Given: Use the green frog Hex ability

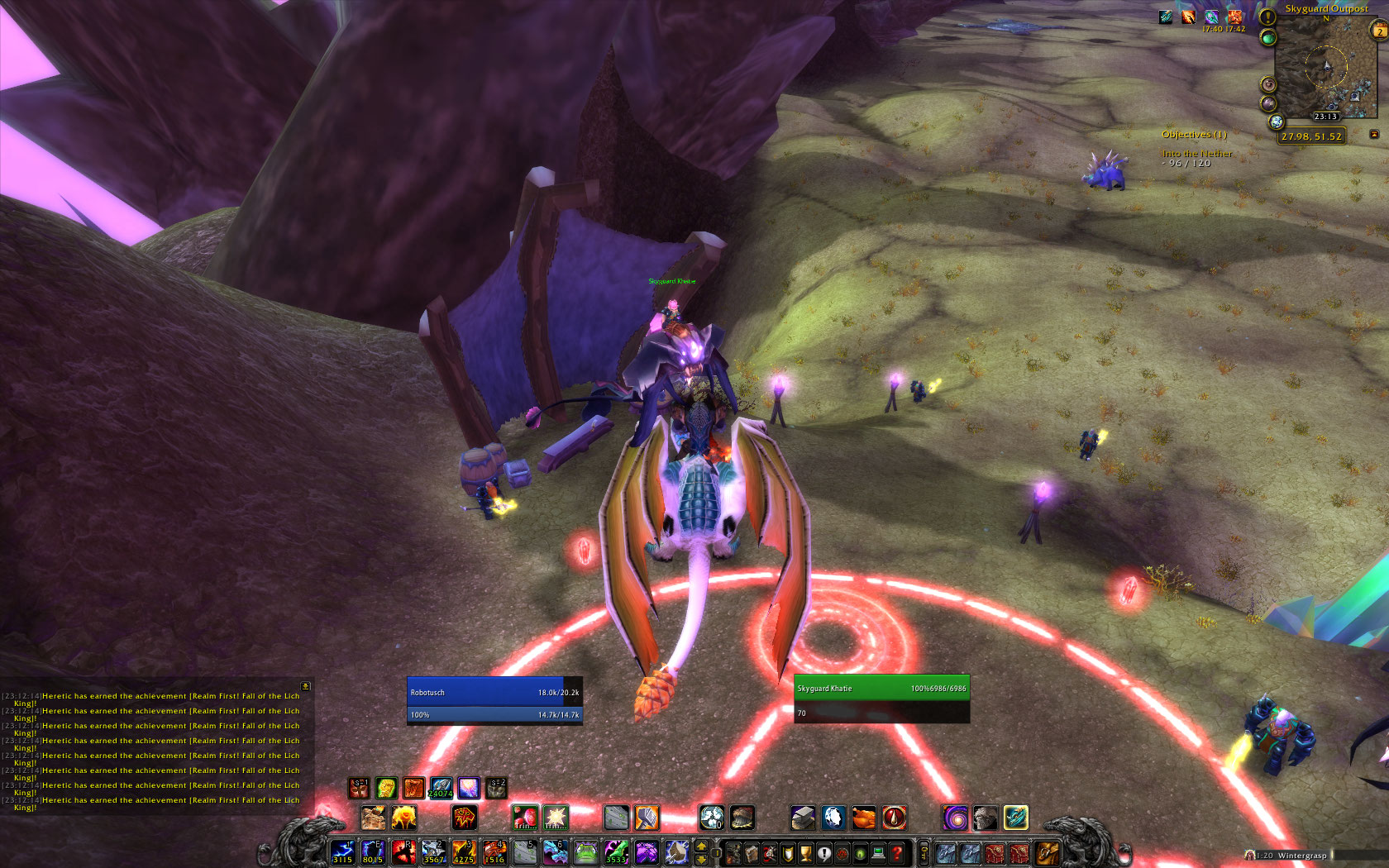Looking at the screenshot, I should click(x=585, y=851).
